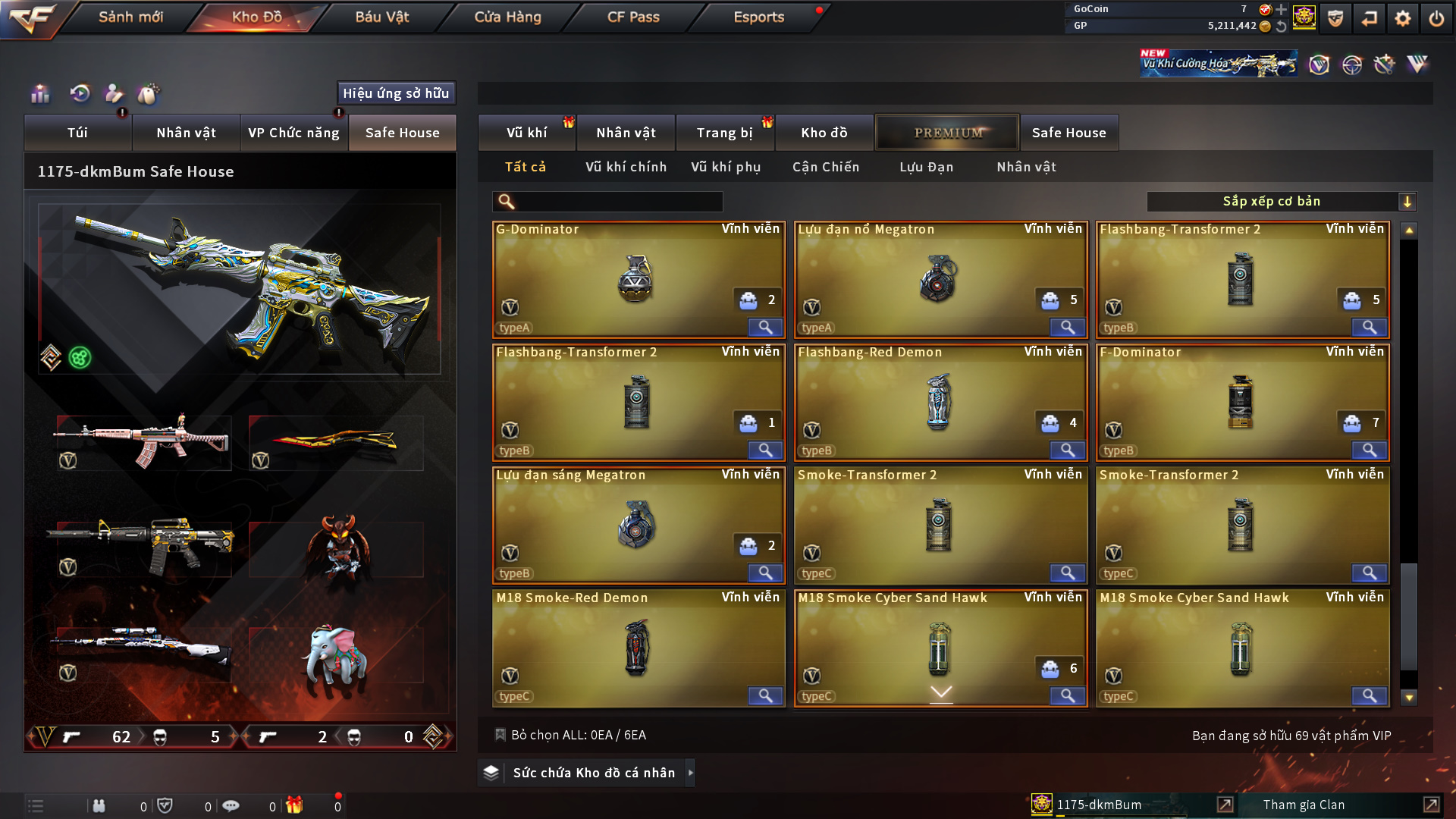Click the Tham gia Clan button
The width and height of the screenshot is (1456, 819).
click(x=1304, y=805)
